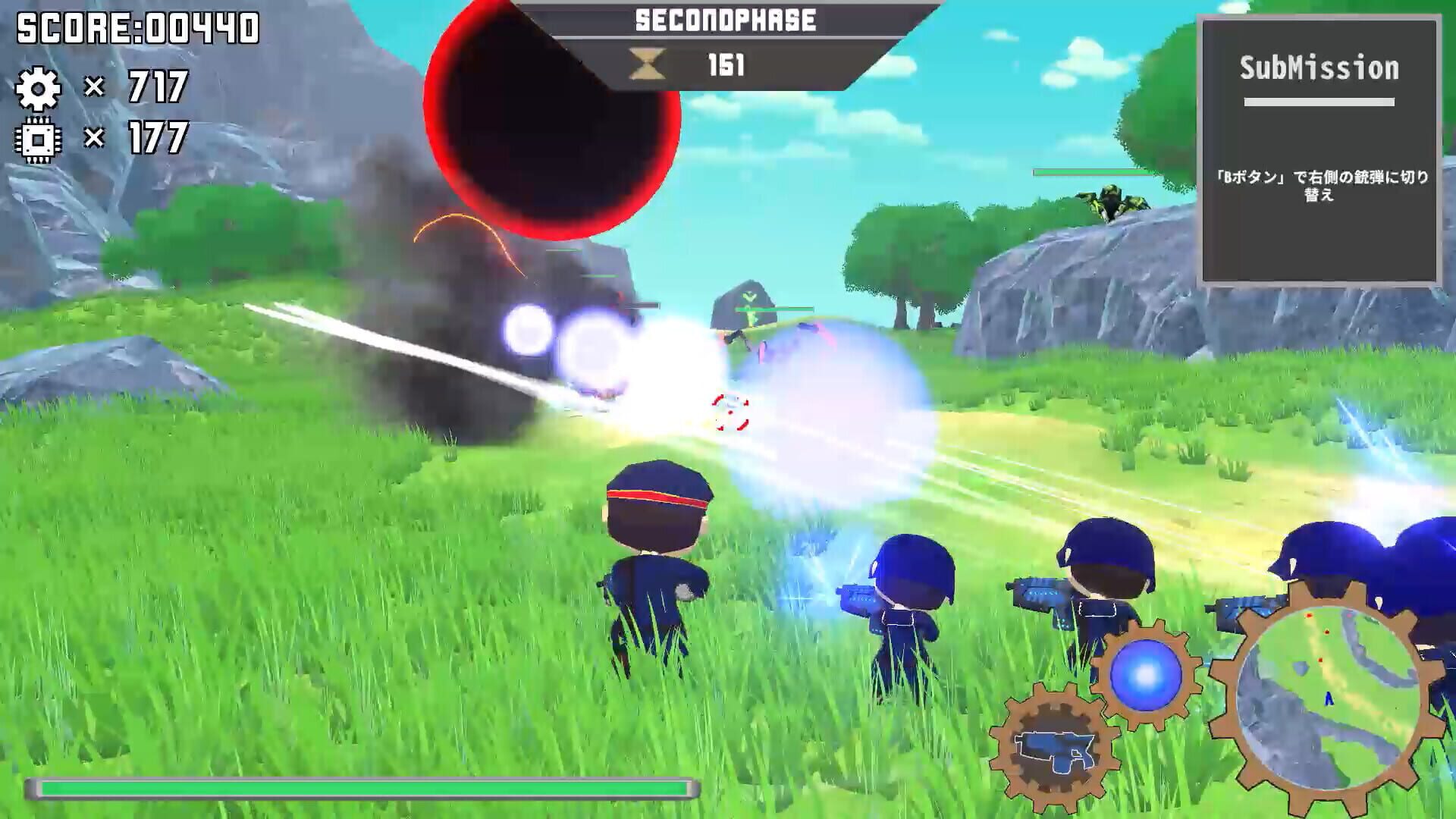Click the microchip currency icon showing x177
1456x819 pixels.
pos(38,139)
